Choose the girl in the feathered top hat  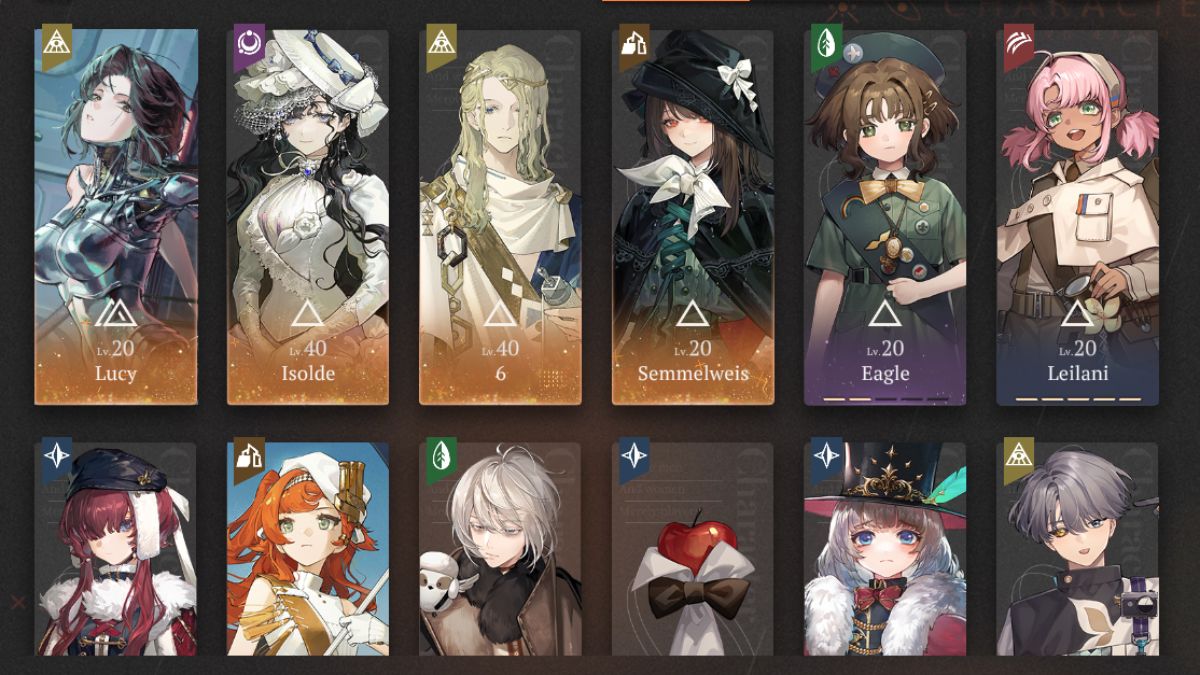pyautogui.click(x=885, y=550)
